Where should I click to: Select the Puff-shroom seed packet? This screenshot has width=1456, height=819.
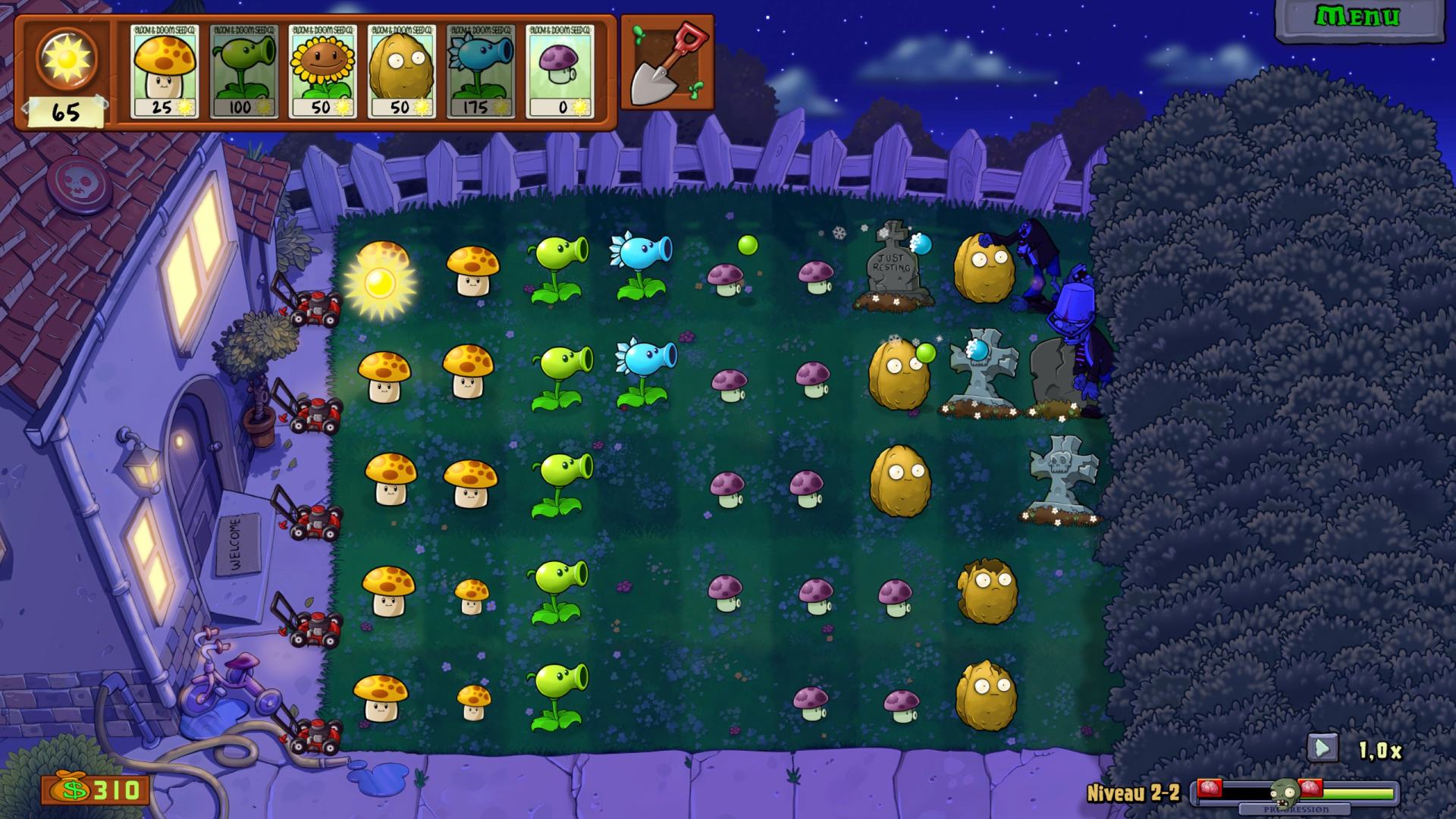pos(560,71)
